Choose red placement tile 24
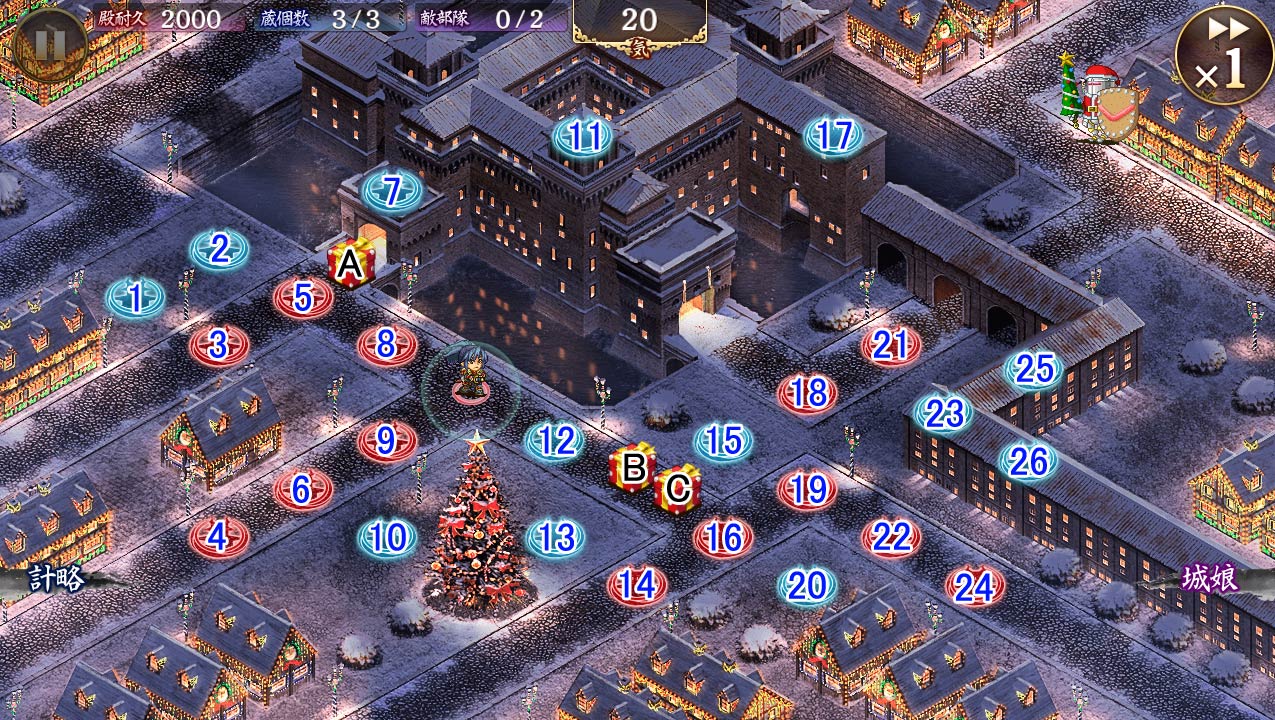Image resolution: width=1275 pixels, height=720 pixels. click(x=974, y=587)
